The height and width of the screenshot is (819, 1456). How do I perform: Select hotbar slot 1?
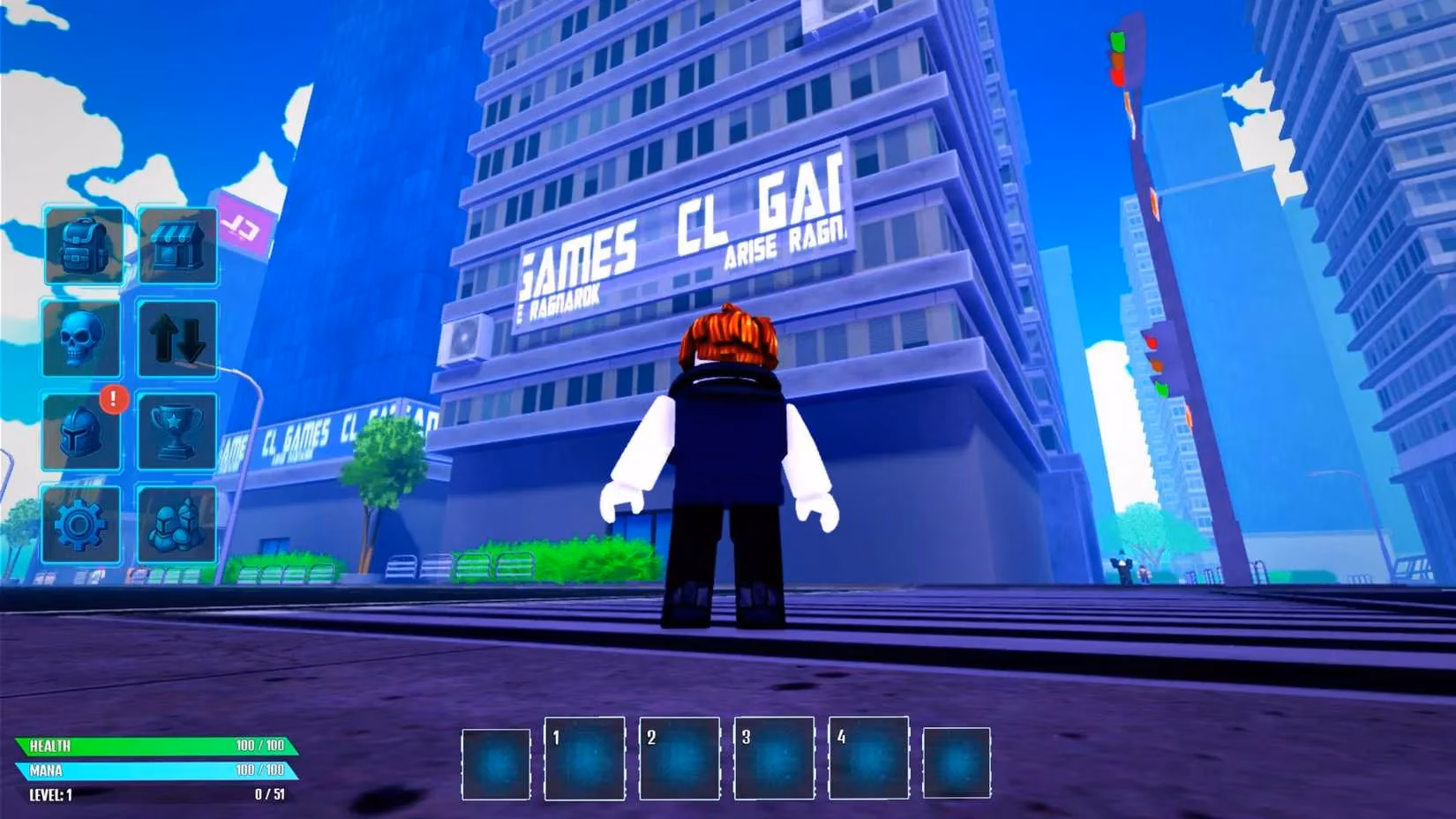[x=584, y=761]
